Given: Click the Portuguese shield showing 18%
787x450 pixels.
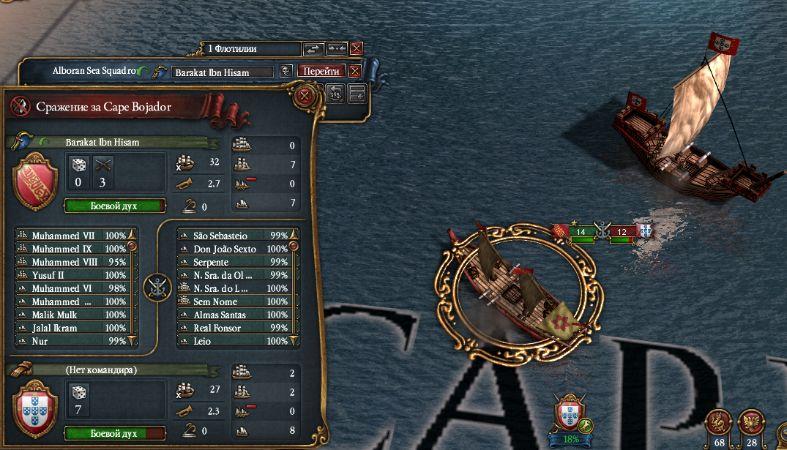Looking at the screenshot, I should 570,413.
